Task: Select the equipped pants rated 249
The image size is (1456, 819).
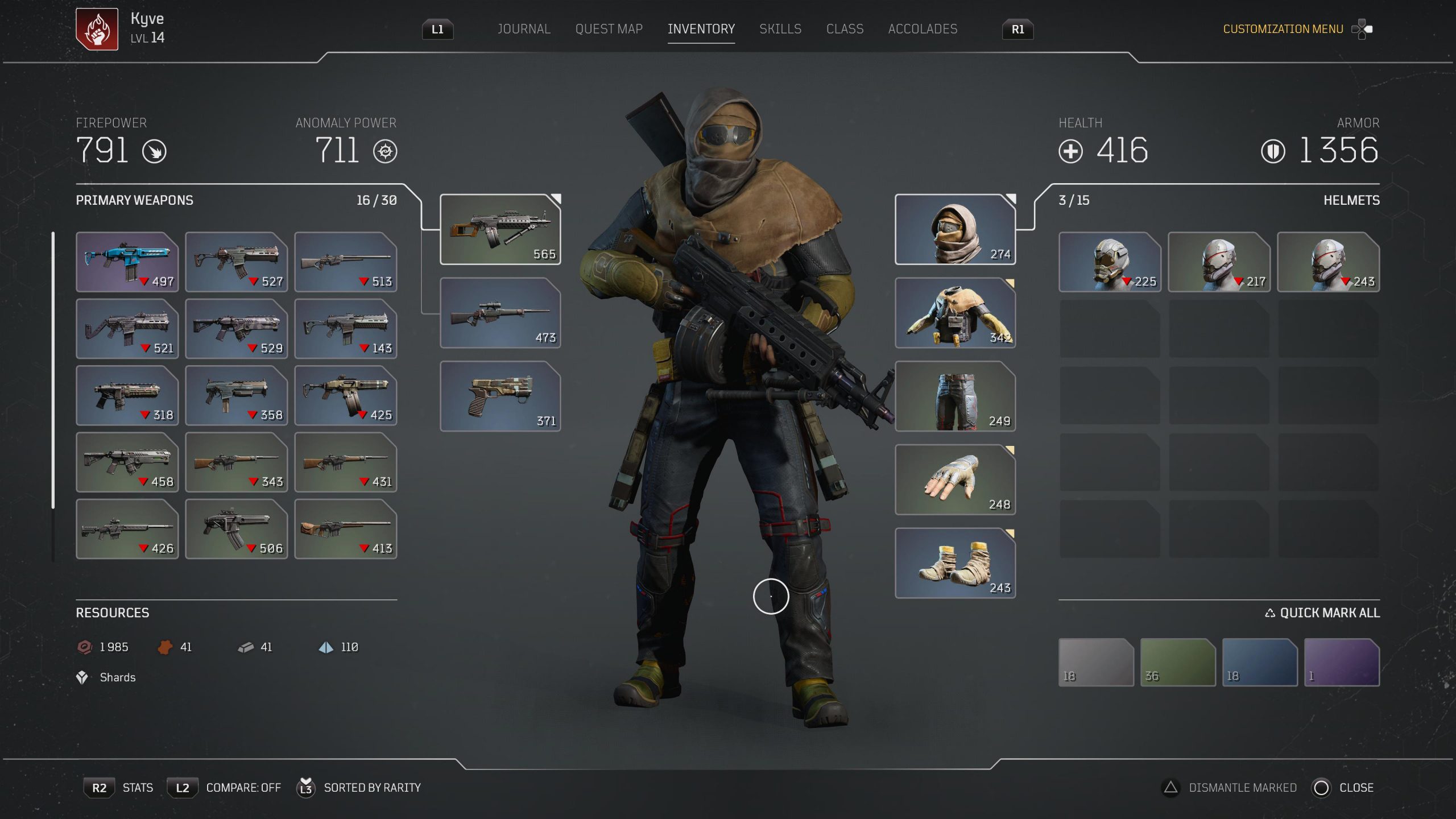Action: (955, 396)
